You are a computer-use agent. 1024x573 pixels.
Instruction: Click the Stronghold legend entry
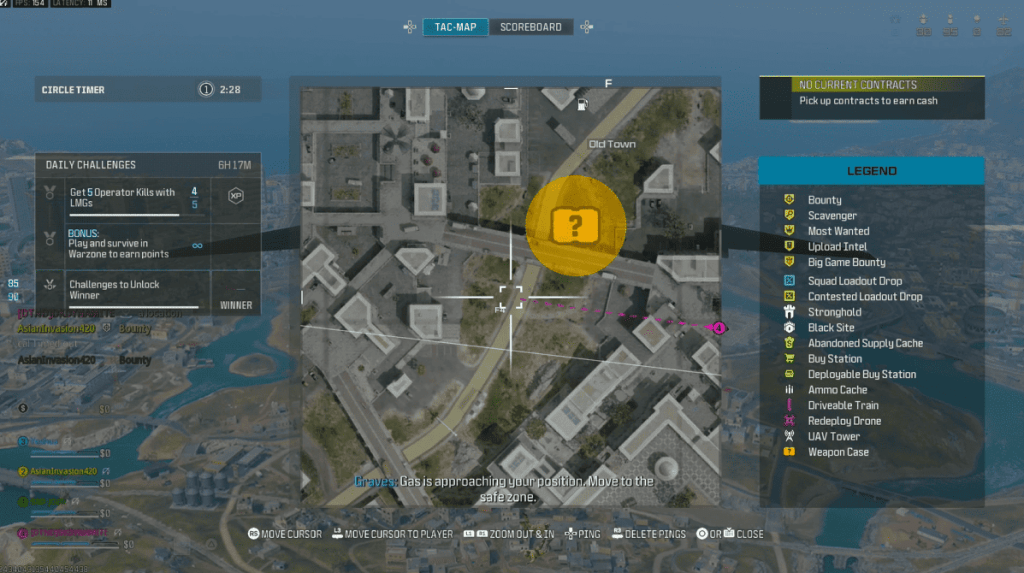834,312
